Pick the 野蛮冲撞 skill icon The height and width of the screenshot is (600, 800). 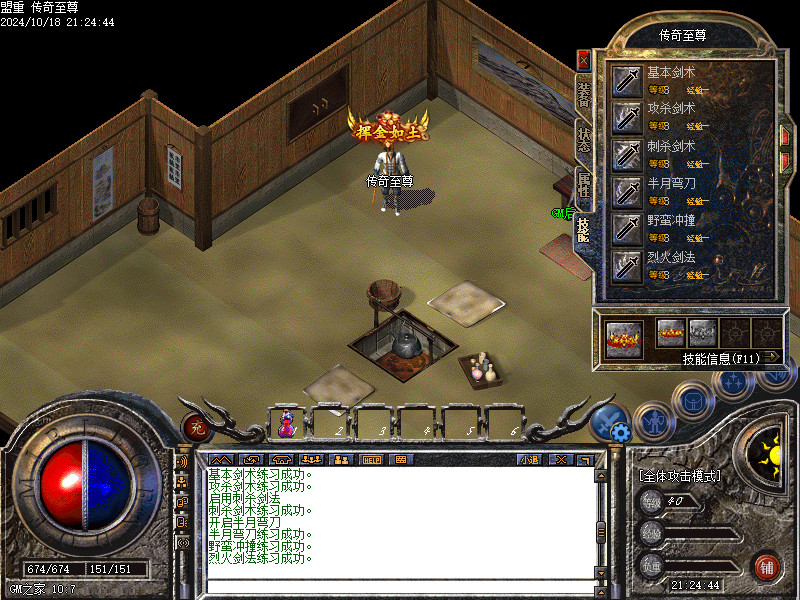pos(627,228)
